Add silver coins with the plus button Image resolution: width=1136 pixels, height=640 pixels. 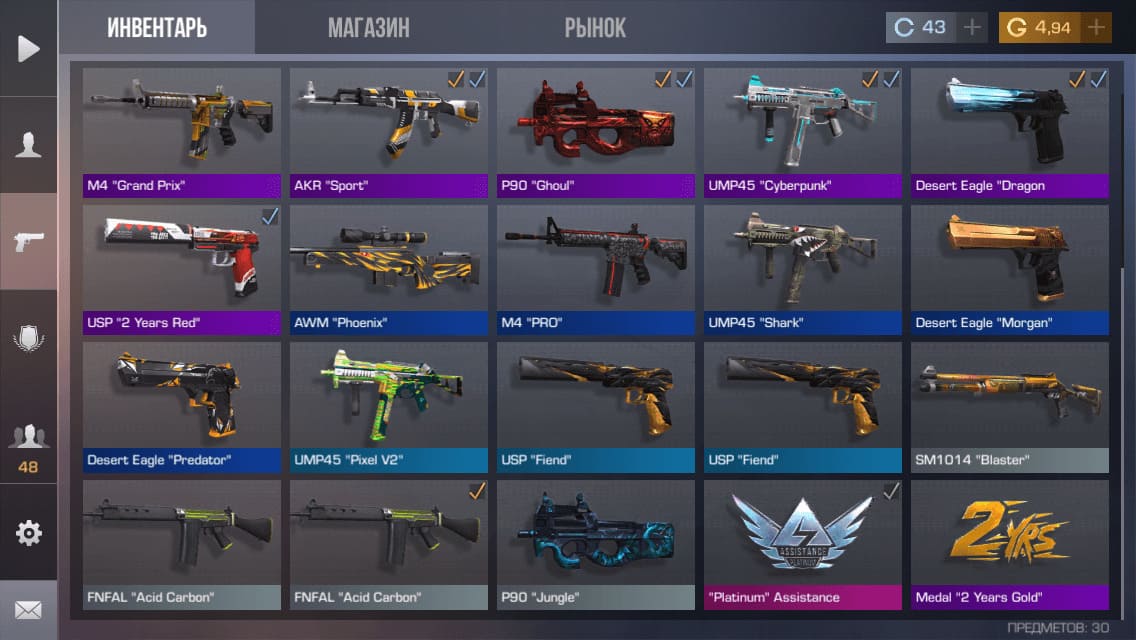pos(971,28)
